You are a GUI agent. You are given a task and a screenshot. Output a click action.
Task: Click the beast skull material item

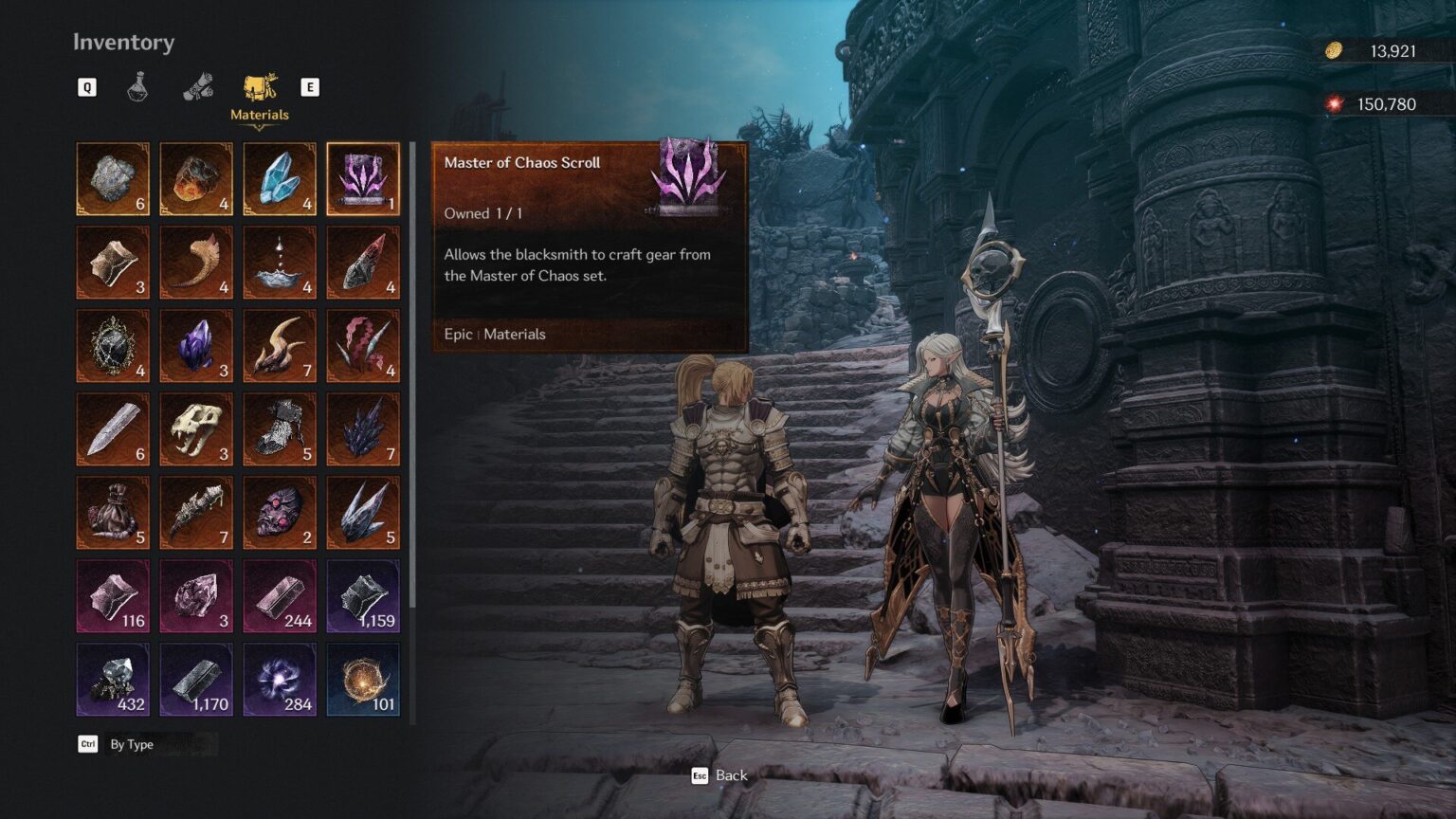click(x=196, y=427)
